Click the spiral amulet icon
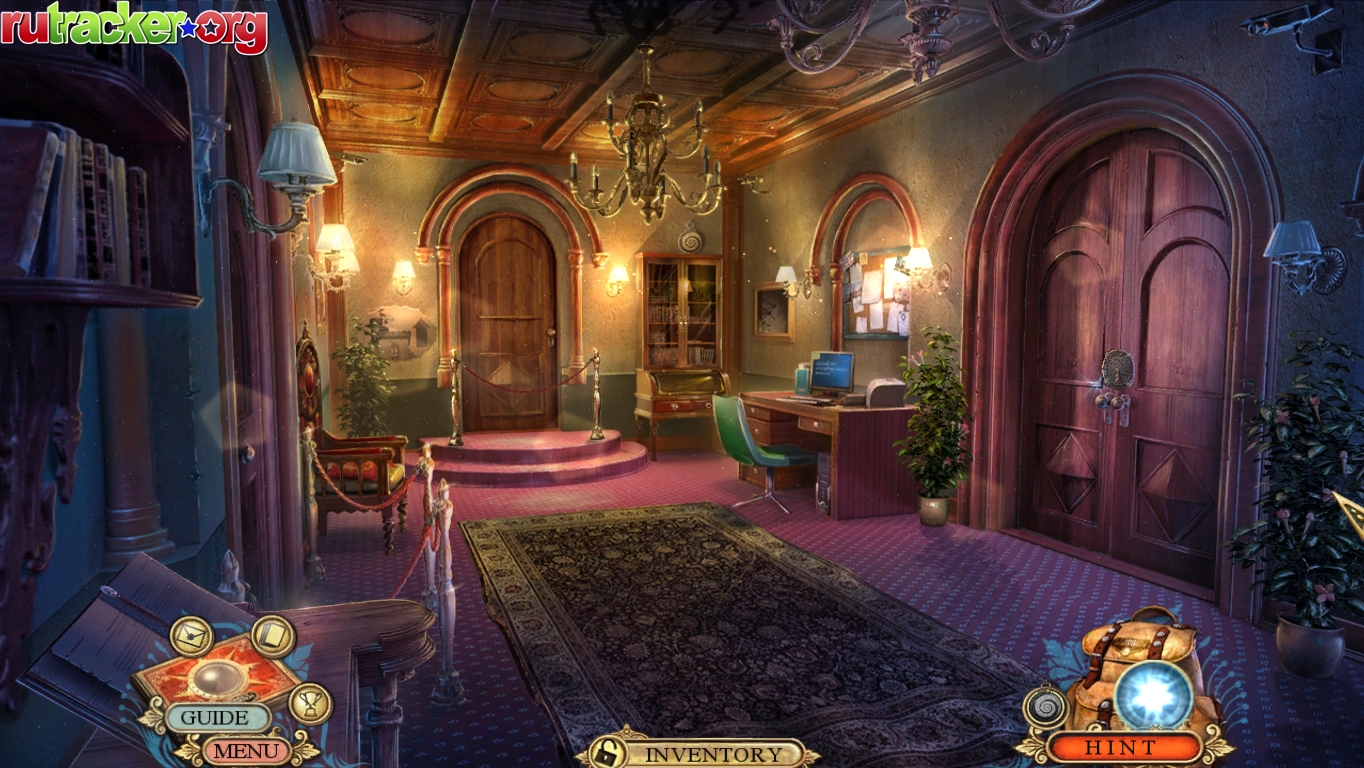This screenshot has height=768, width=1364. pos(1045,706)
